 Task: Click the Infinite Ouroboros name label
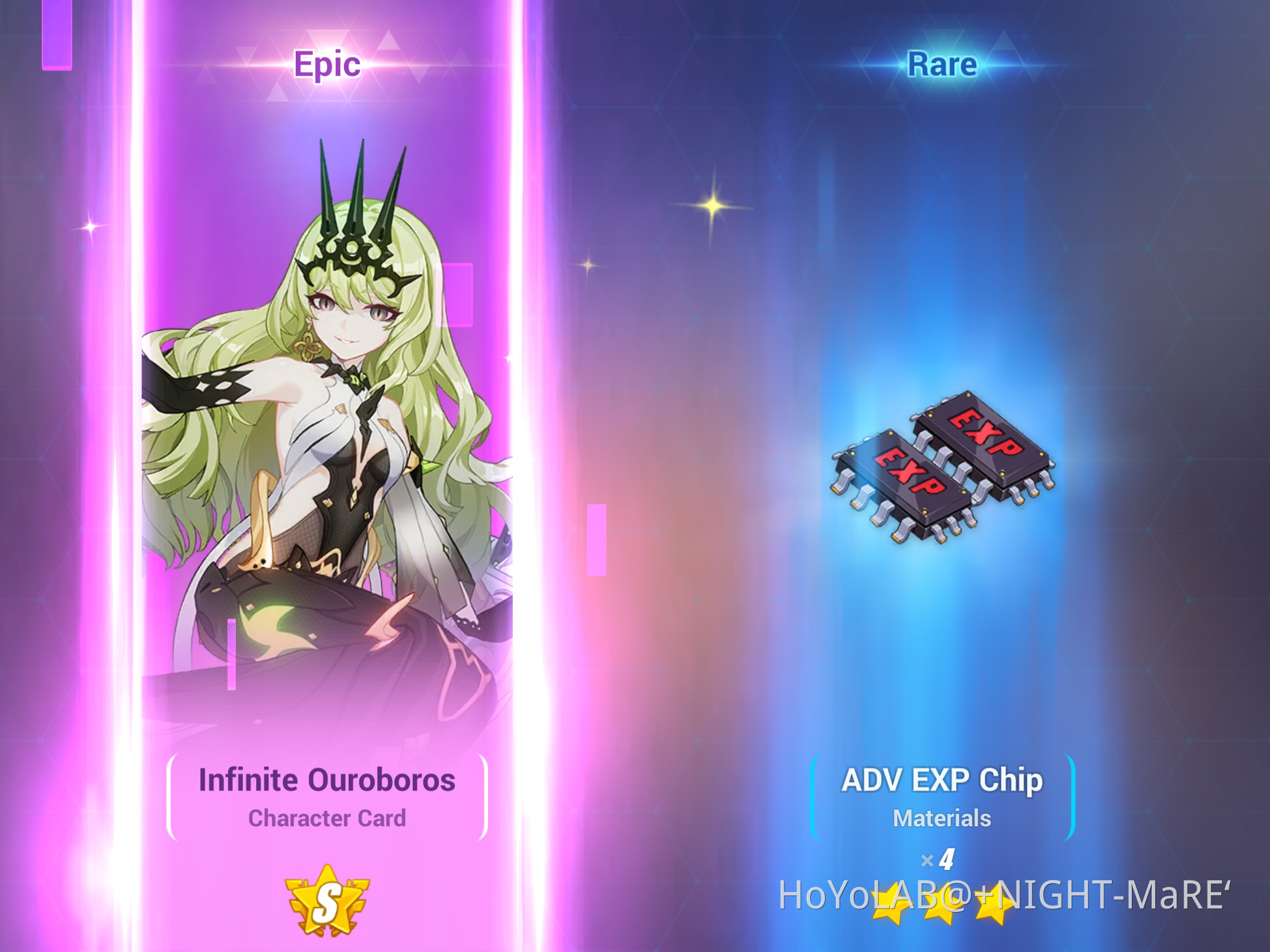[327, 780]
